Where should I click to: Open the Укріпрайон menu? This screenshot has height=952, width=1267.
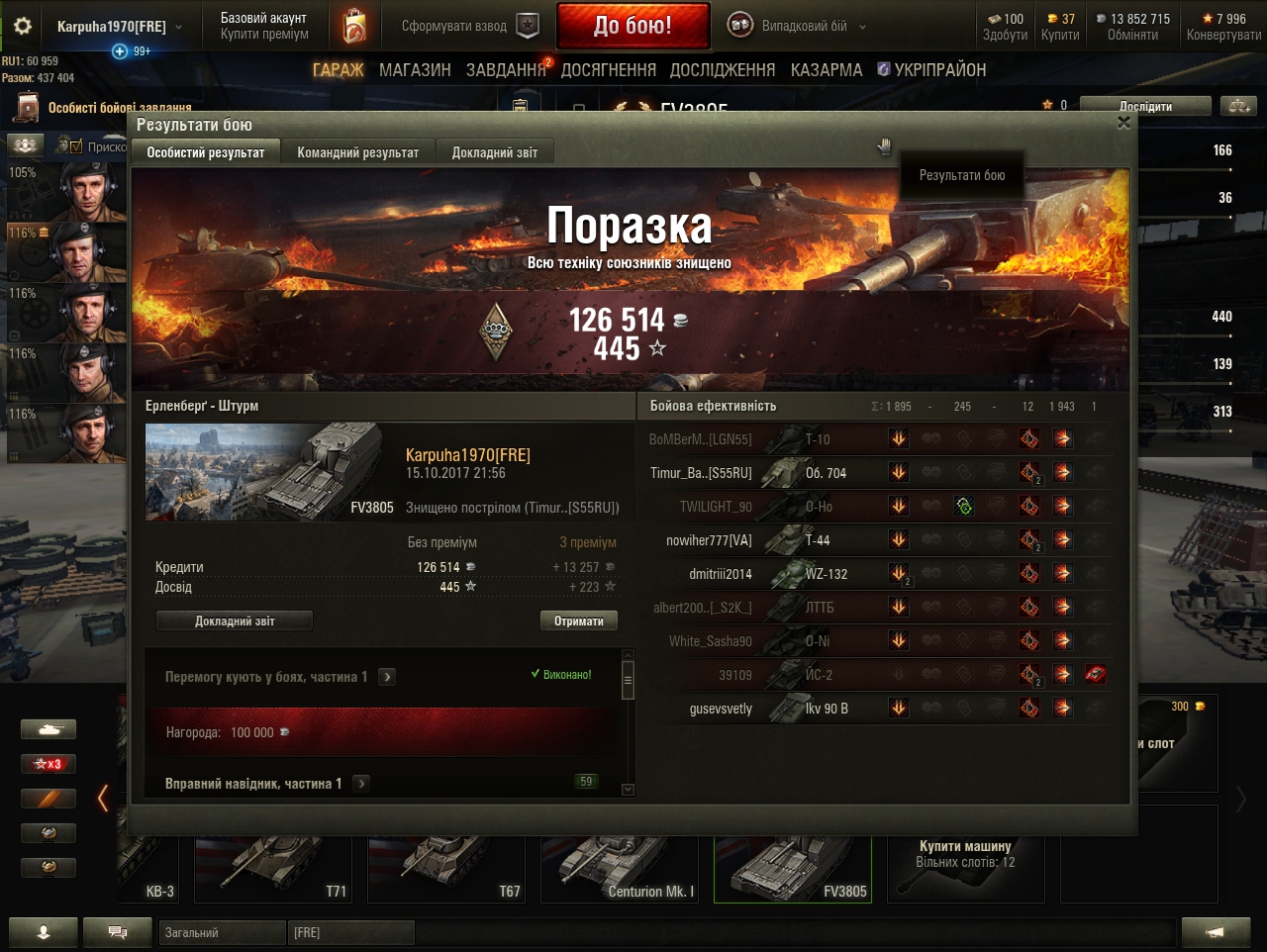931,70
